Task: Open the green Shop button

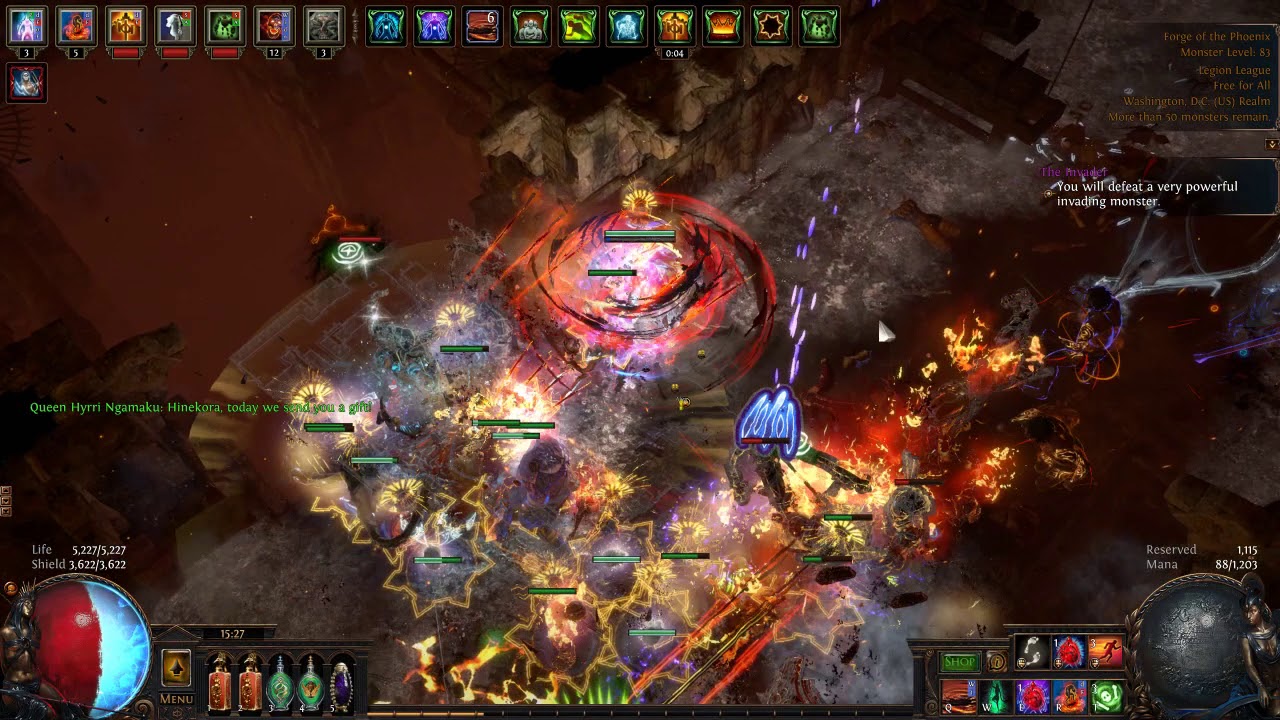Action: [x=959, y=662]
